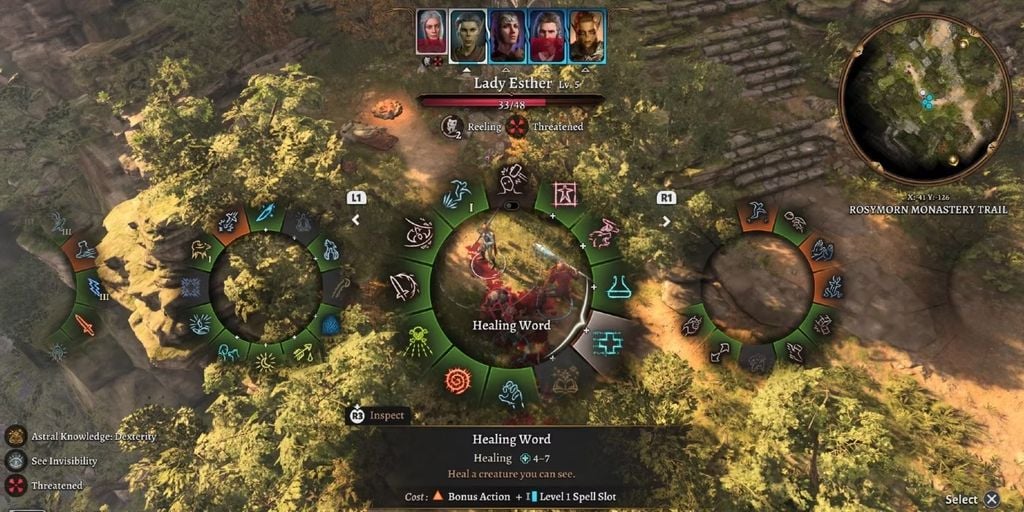Select the highlighted Healing Word spell
1024x512 pixels.
pyautogui.click(x=607, y=343)
